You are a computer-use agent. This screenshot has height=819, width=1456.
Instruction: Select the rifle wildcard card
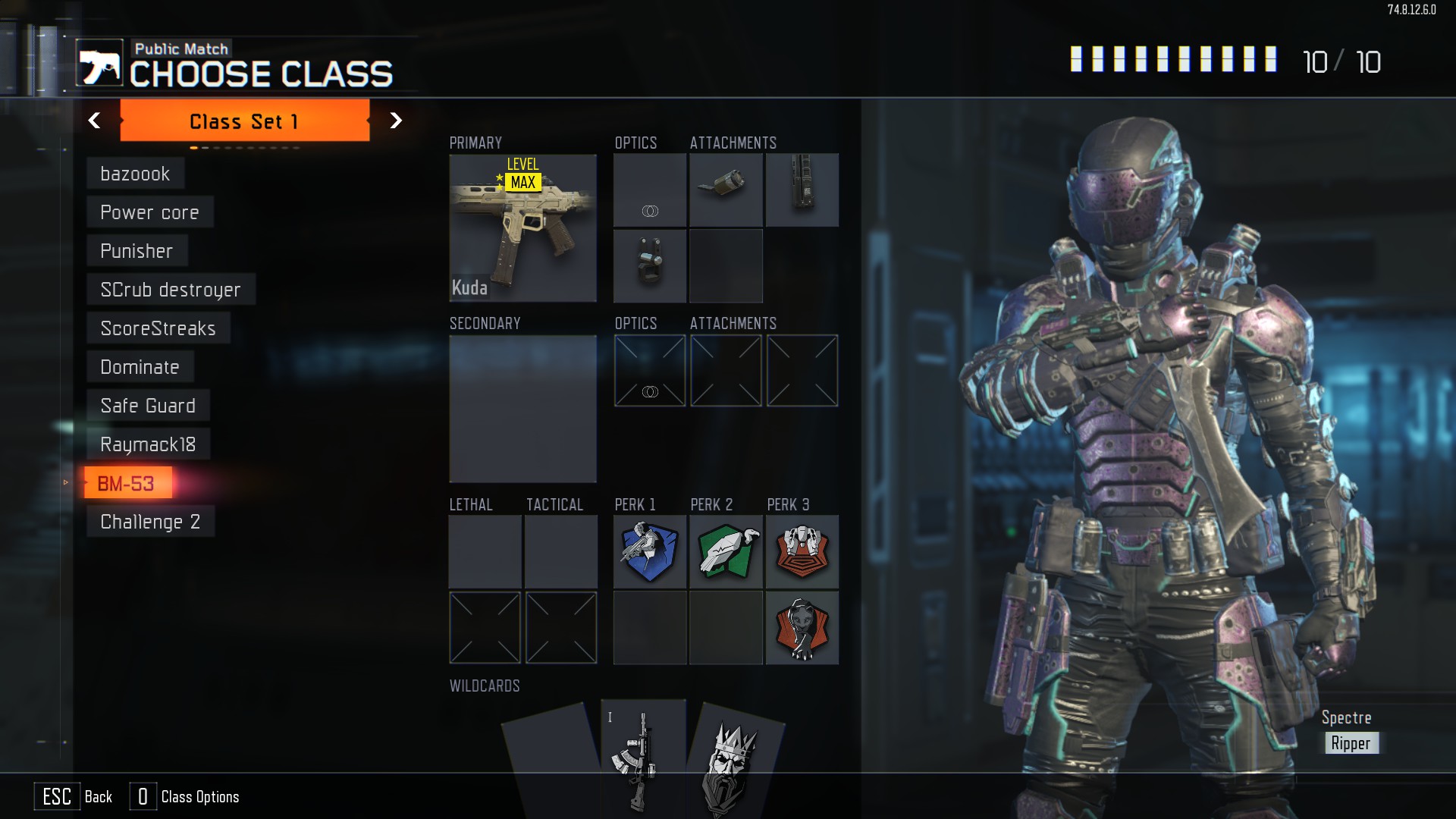coord(642,758)
